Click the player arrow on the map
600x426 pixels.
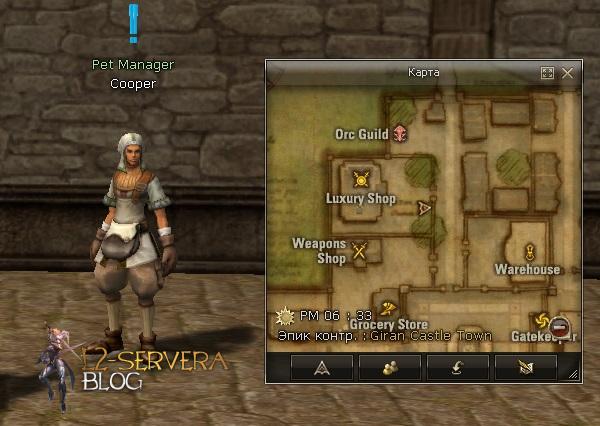pos(424,208)
